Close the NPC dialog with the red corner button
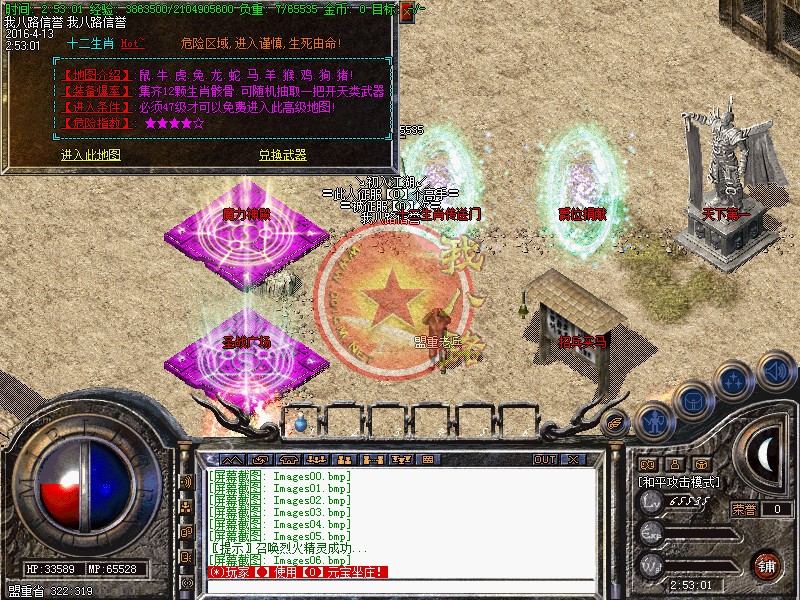 (407, 13)
